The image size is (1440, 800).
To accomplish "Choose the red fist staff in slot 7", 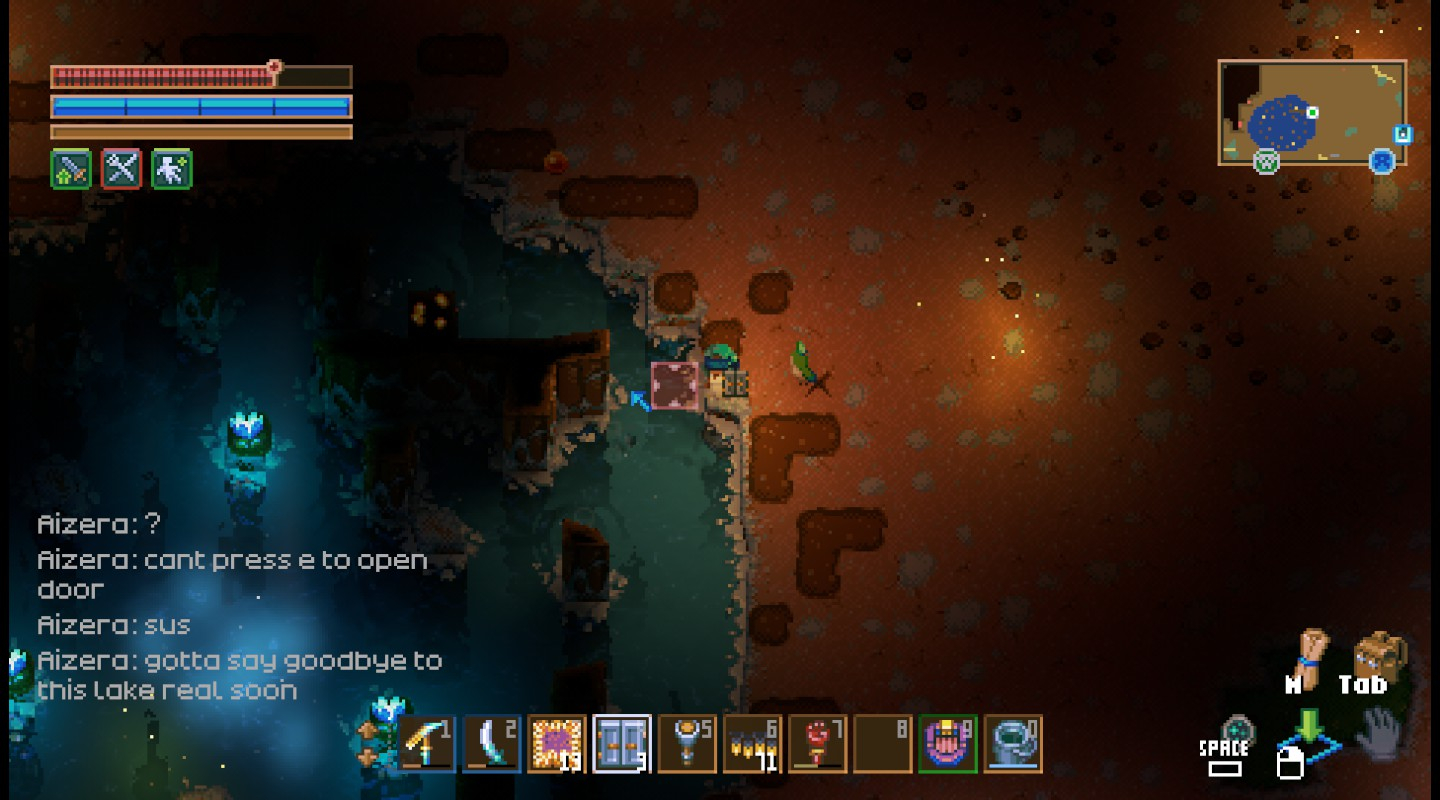I will point(817,744).
